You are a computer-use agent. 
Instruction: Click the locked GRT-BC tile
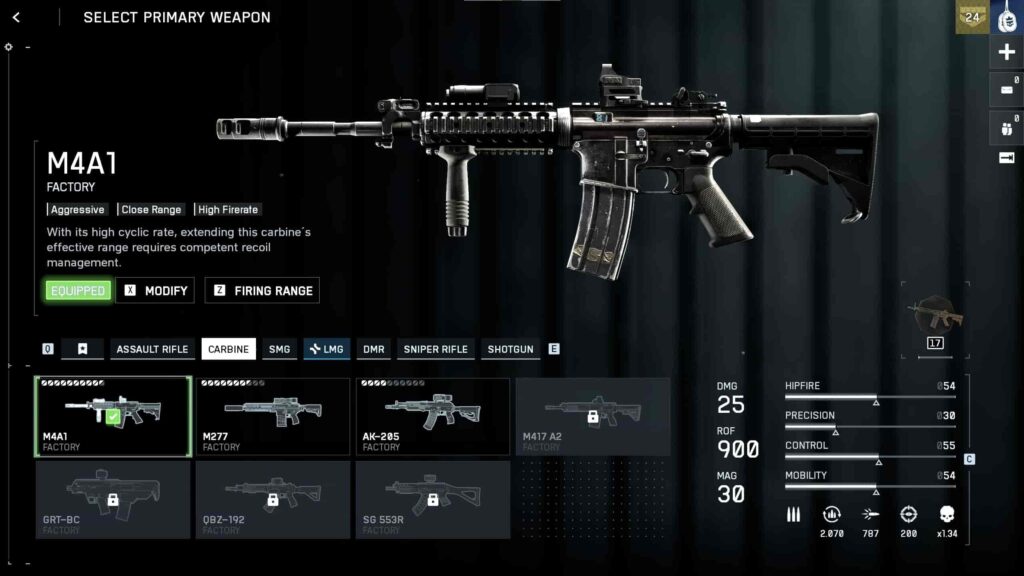tap(113, 499)
